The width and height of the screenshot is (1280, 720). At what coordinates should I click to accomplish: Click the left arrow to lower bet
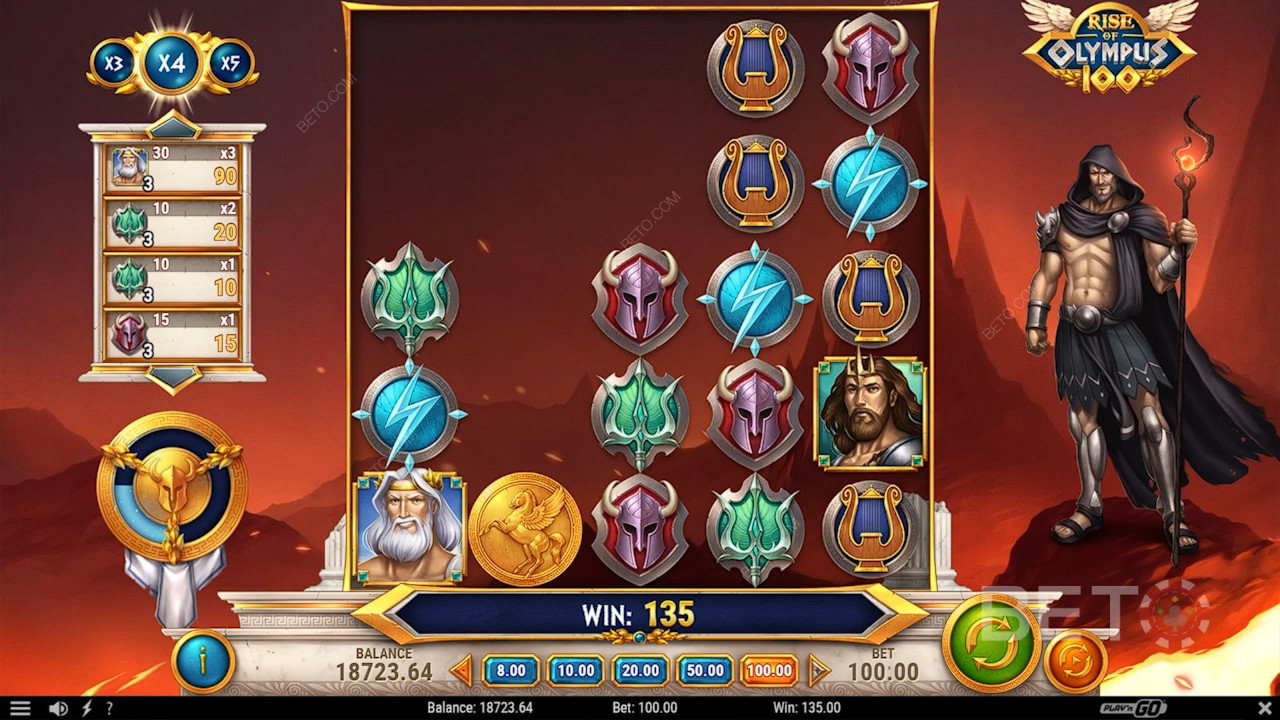(461, 670)
